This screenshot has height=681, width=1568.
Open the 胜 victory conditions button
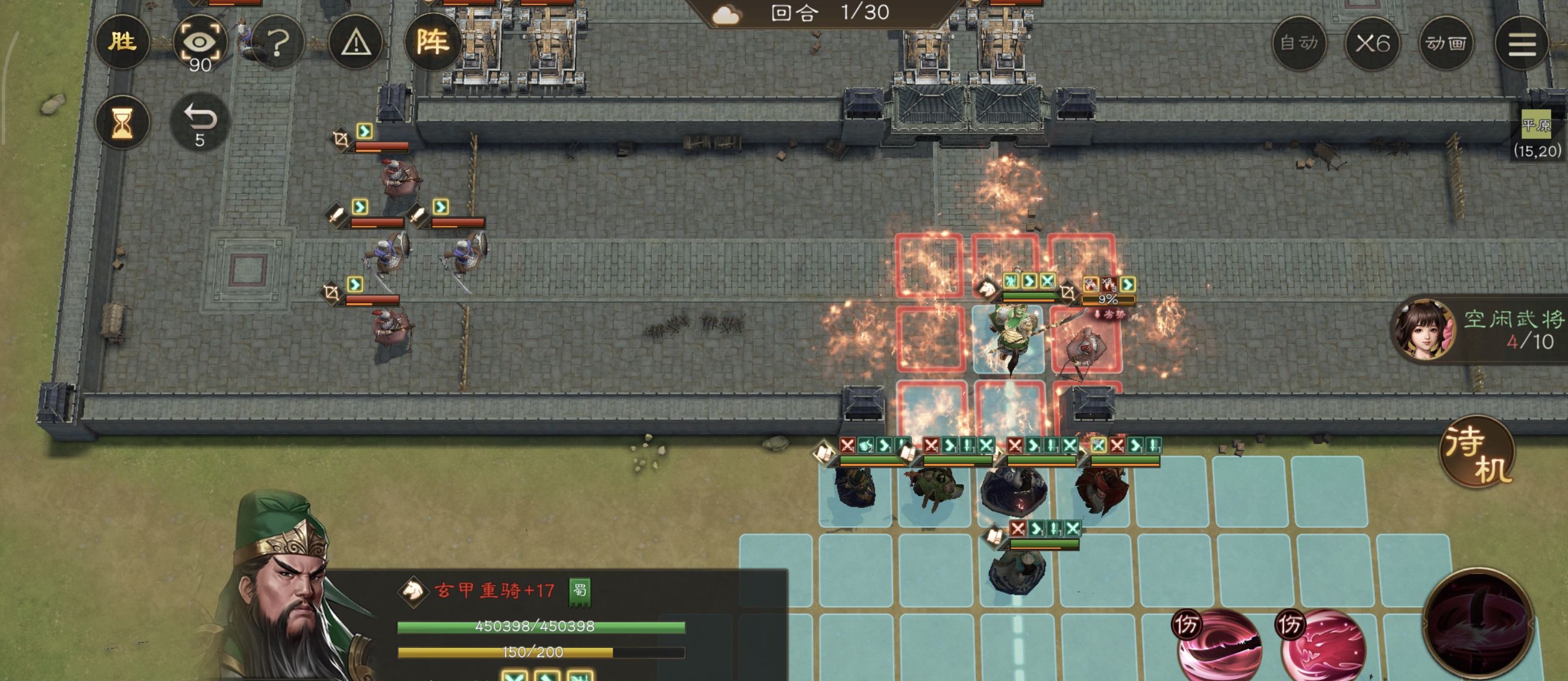[122, 41]
